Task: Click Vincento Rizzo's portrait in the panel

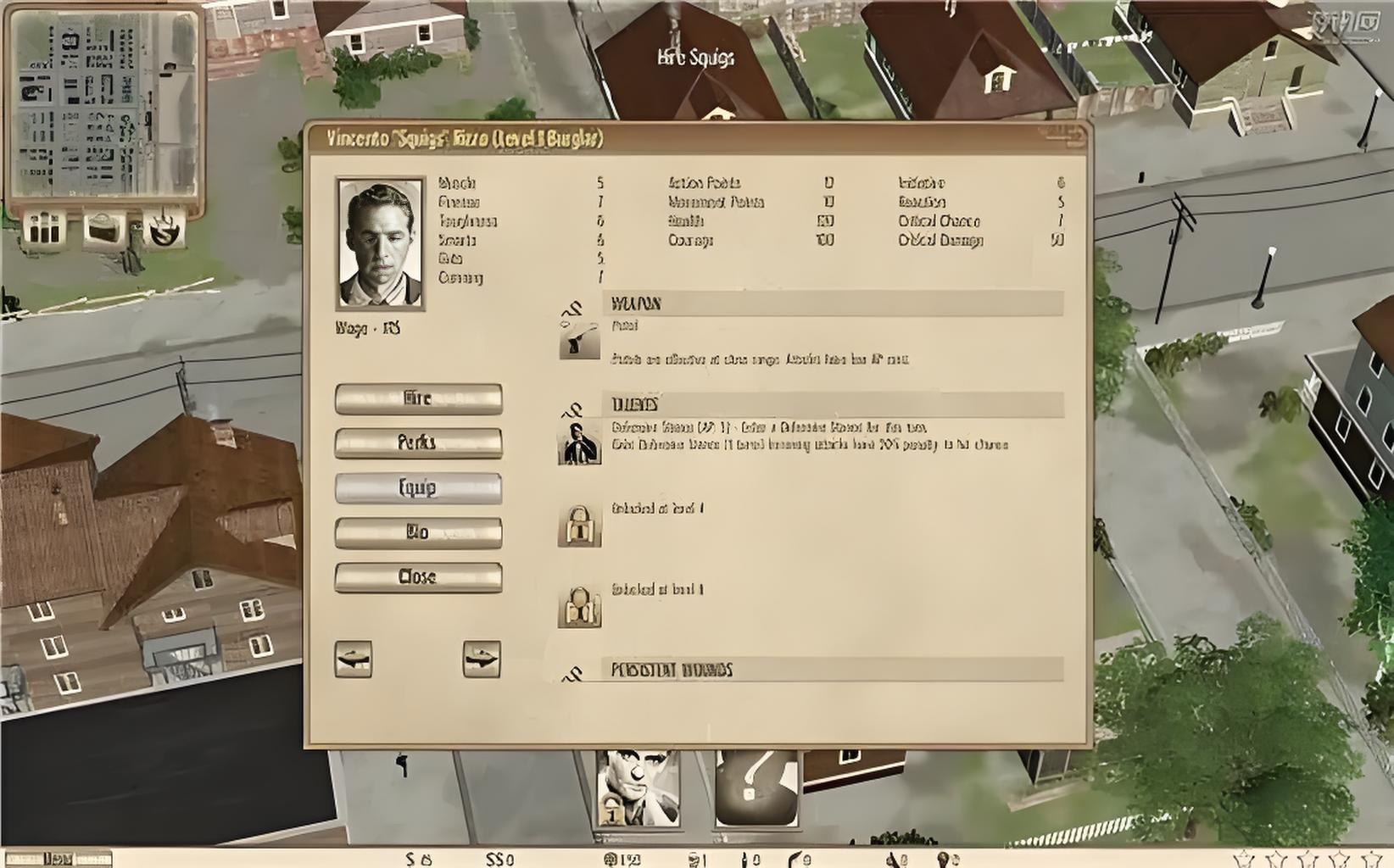Action: coord(381,243)
